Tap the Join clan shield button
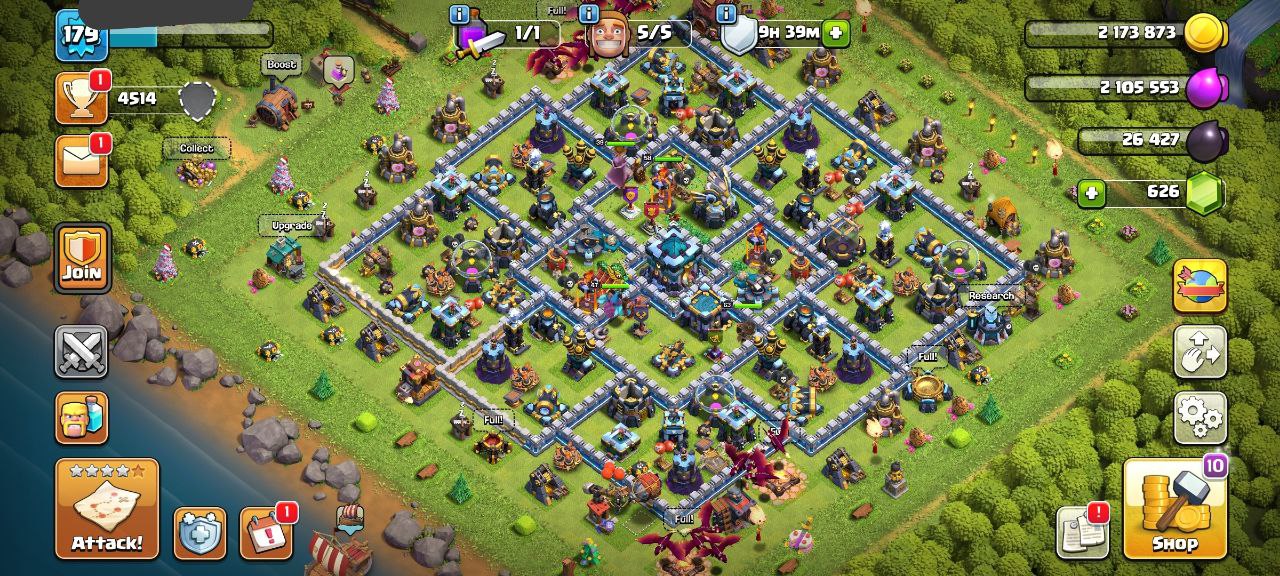 pyautogui.click(x=82, y=258)
